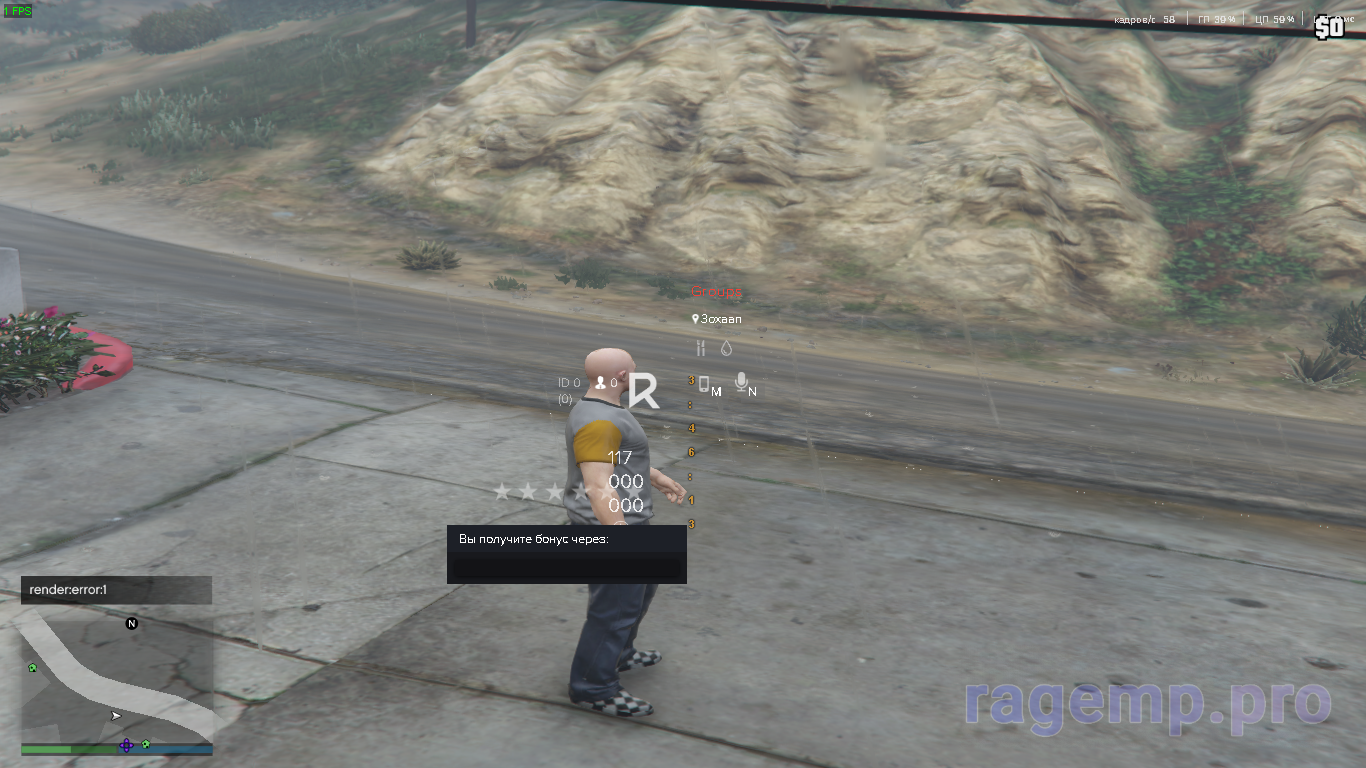Select the purple marker on the minimap
The image size is (1366, 768).
coord(126,745)
